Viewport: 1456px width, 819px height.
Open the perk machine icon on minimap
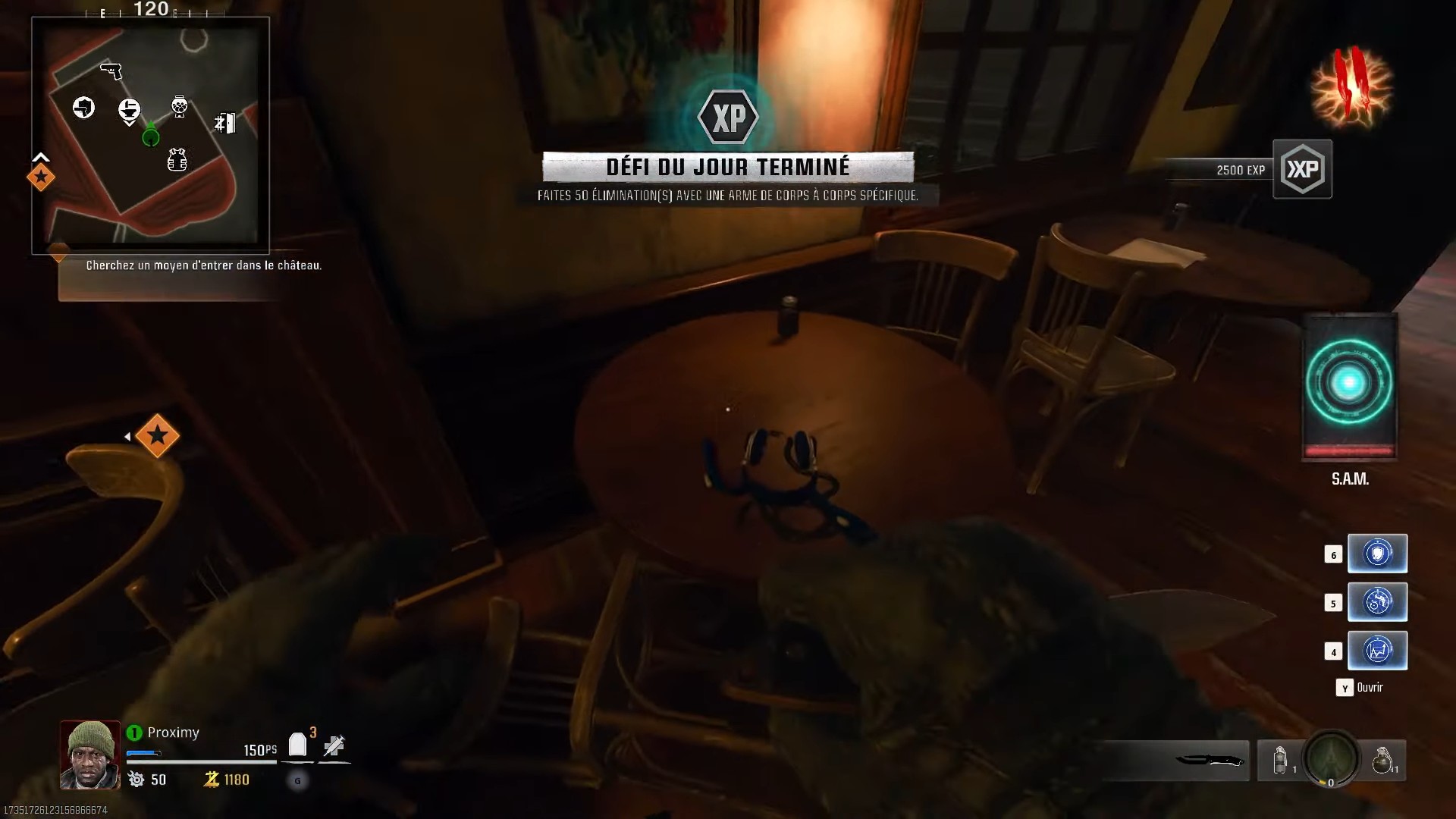[180, 106]
